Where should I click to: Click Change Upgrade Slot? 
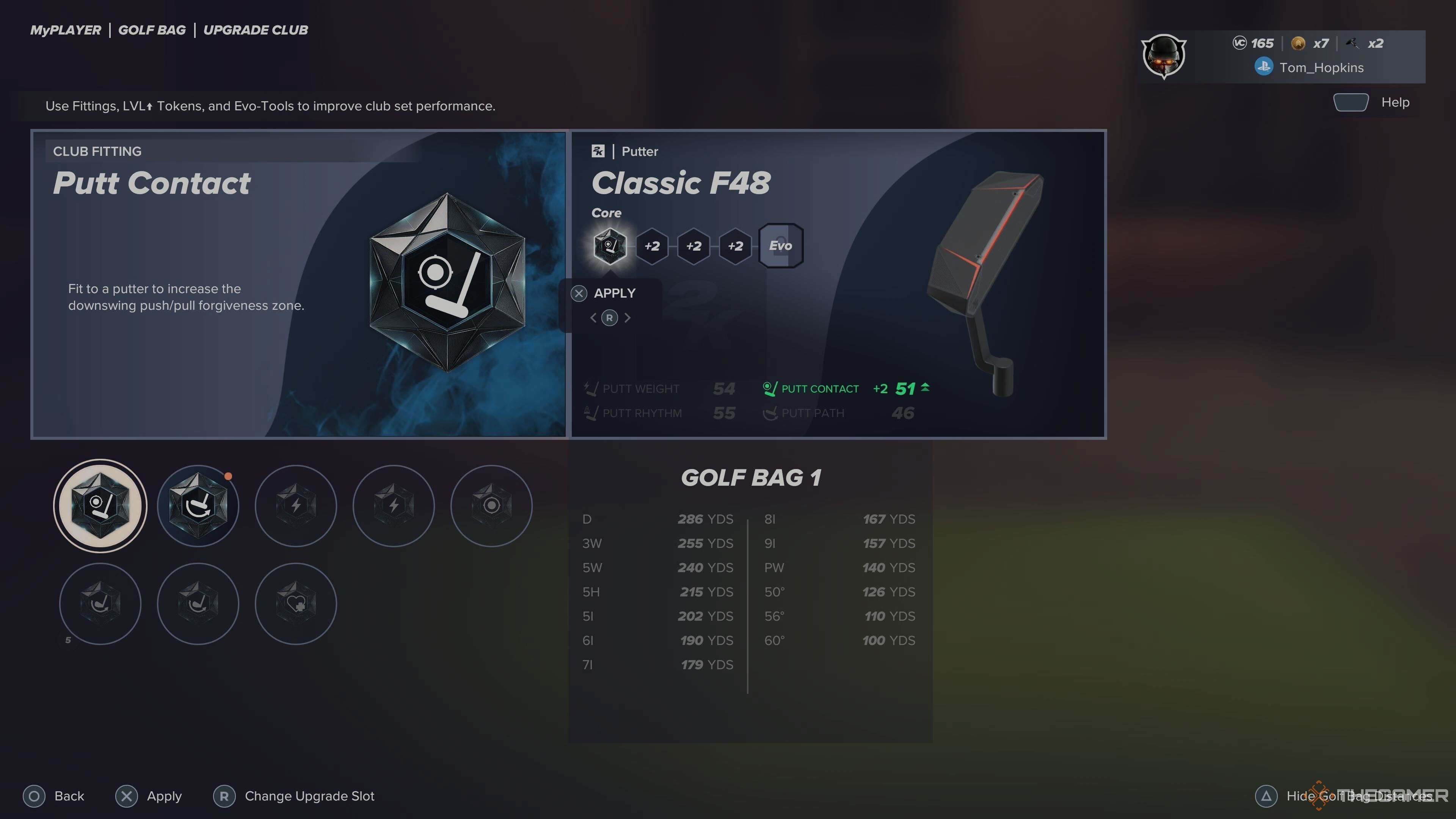(295, 796)
